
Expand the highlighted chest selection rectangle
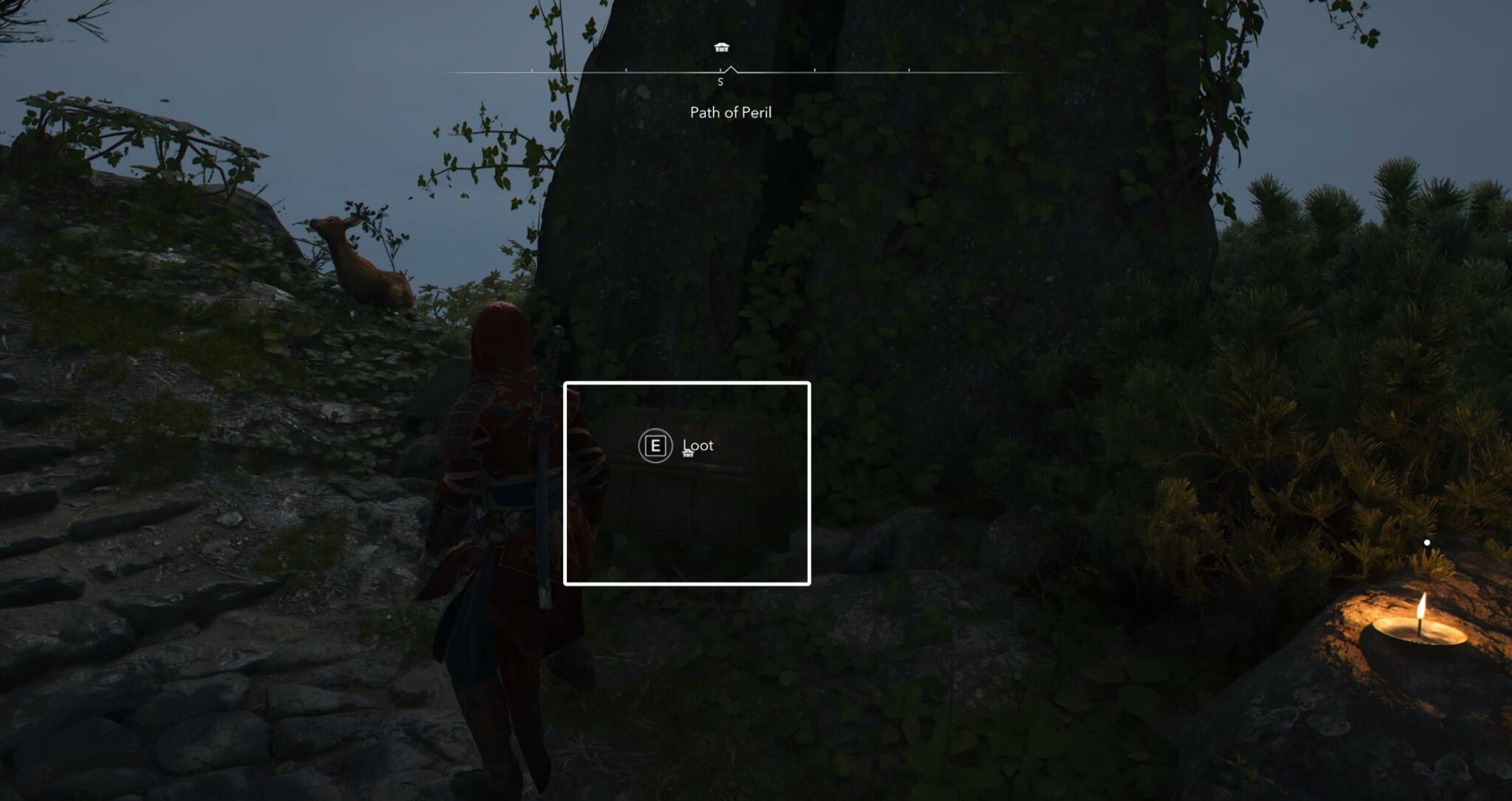point(687,484)
